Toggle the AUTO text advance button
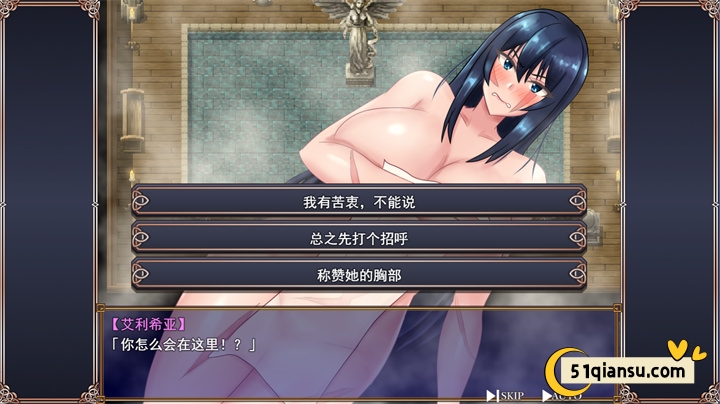This screenshot has width=720, height=404. 564,395
